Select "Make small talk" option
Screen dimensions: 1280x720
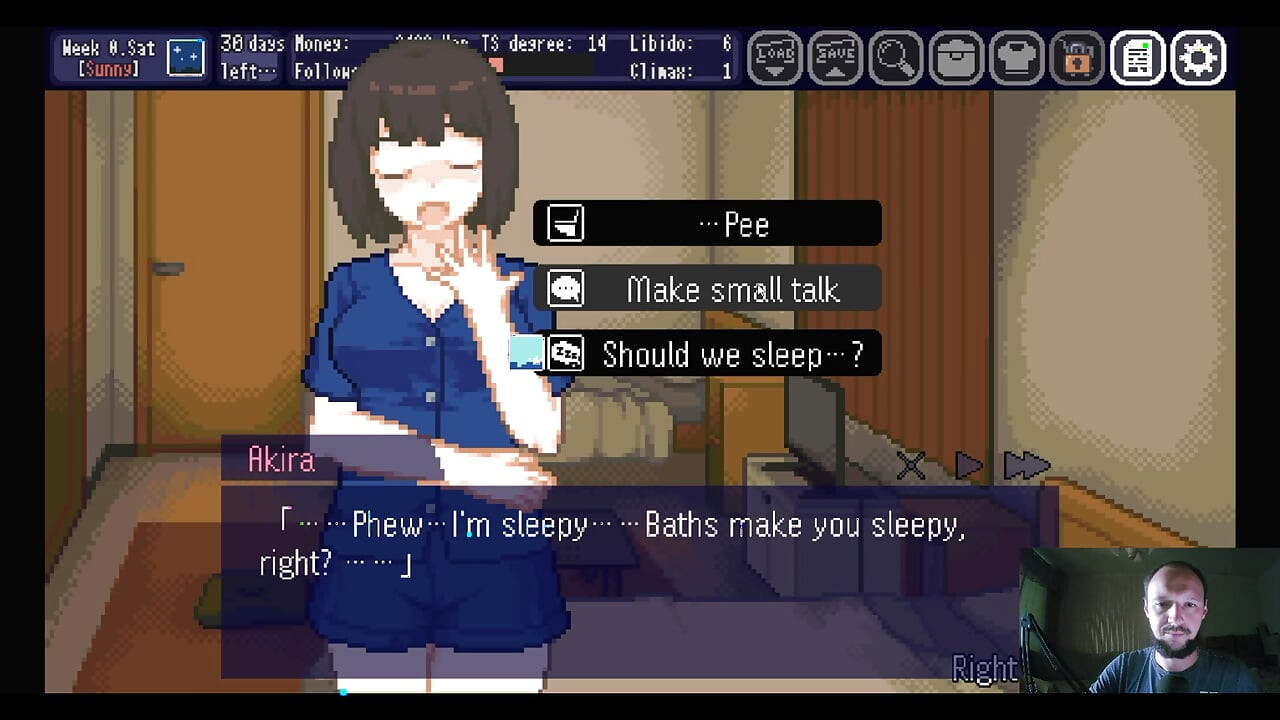pyautogui.click(x=707, y=289)
